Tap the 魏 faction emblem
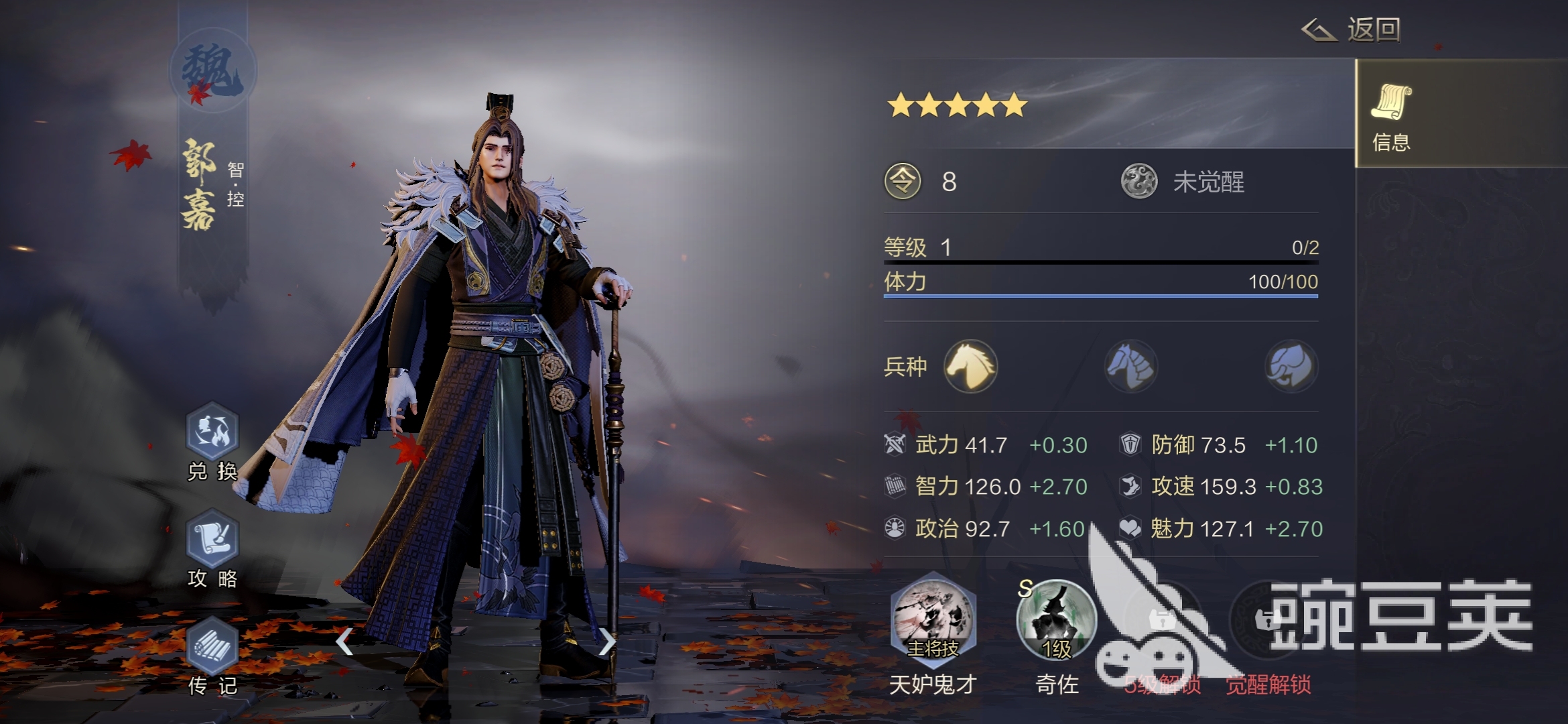 coord(212,70)
